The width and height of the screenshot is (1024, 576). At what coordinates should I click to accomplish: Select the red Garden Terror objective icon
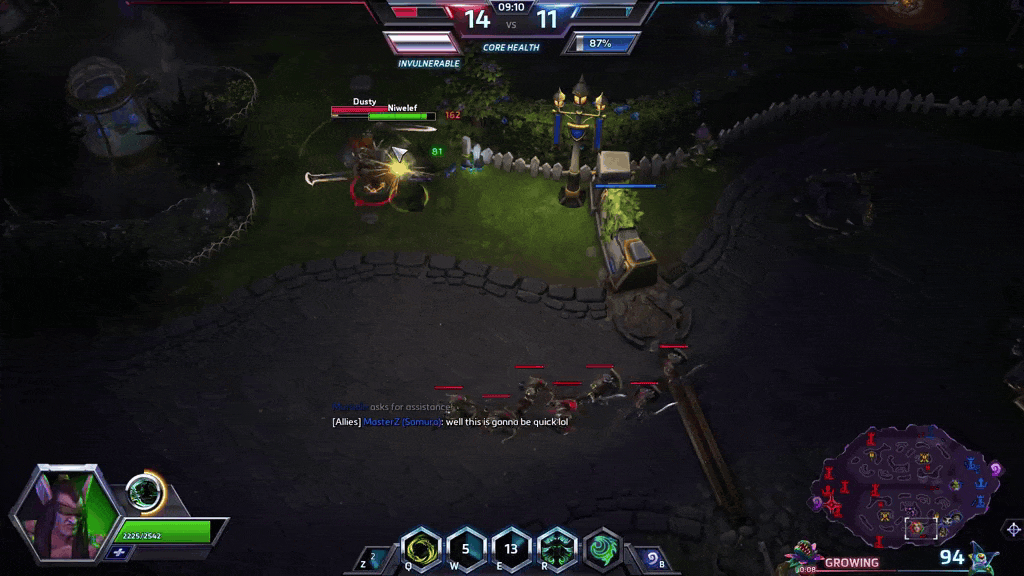(802, 553)
